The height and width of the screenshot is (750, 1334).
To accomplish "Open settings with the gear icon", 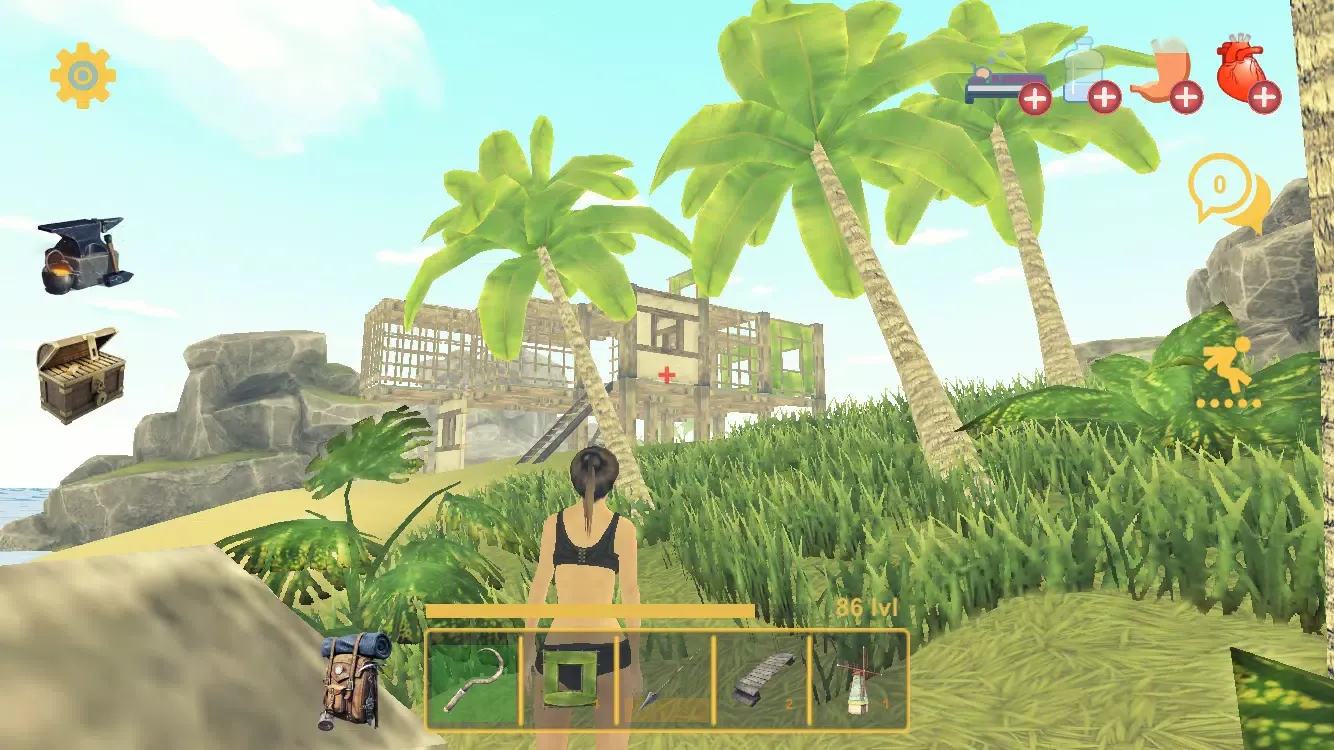I will (x=83, y=75).
